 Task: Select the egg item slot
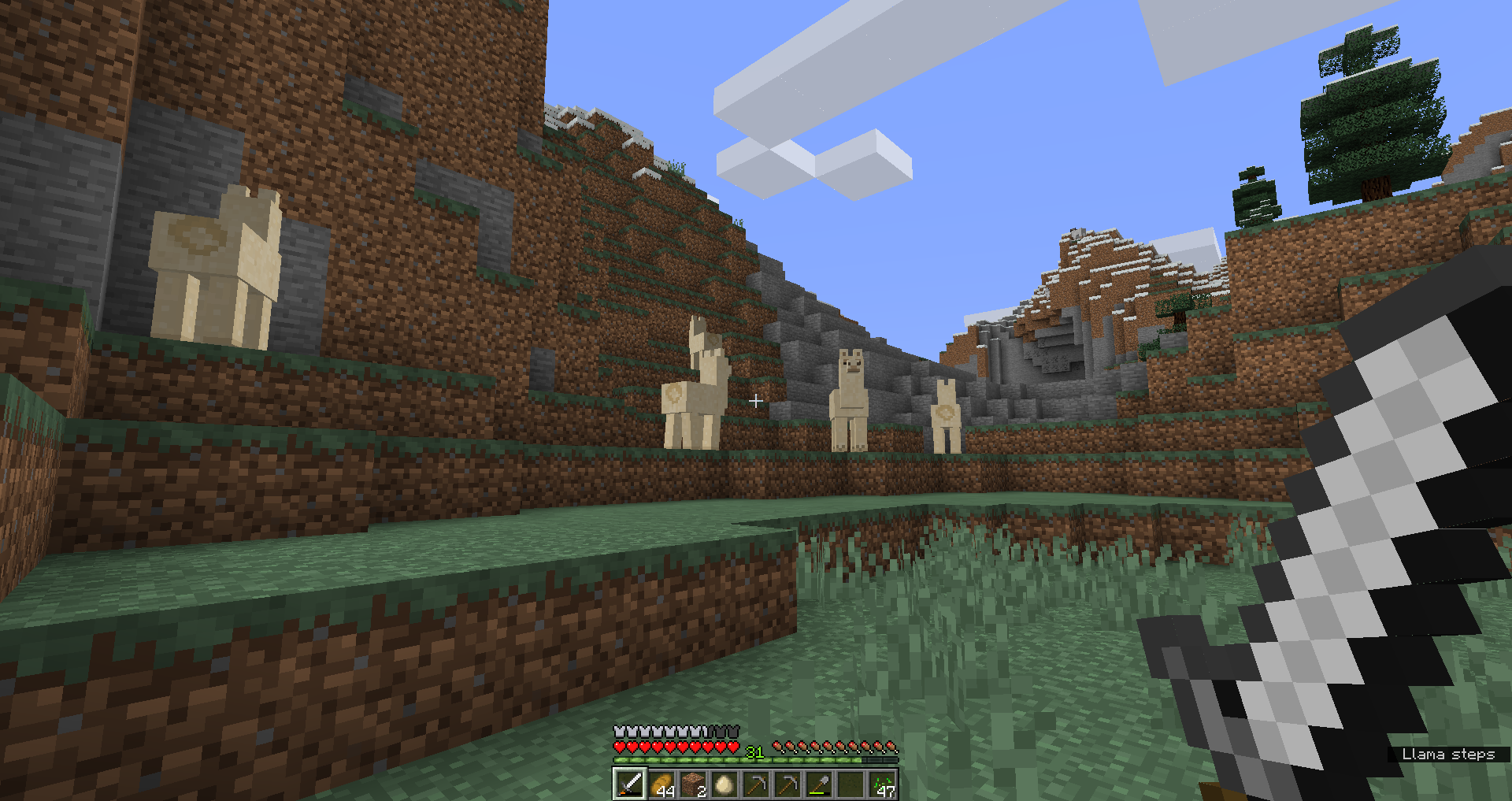(x=725, y=785)
